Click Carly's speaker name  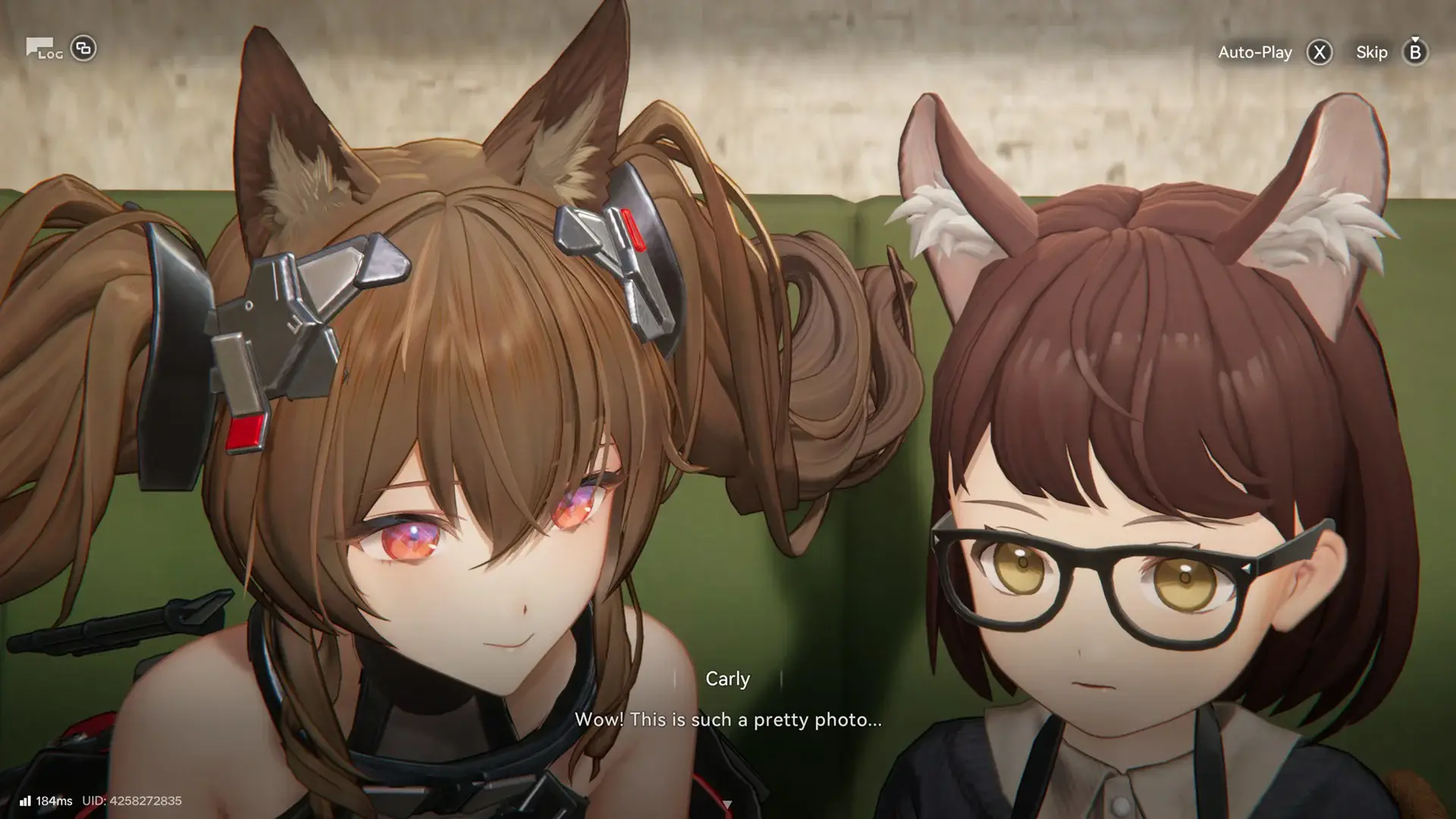(729, 679)
